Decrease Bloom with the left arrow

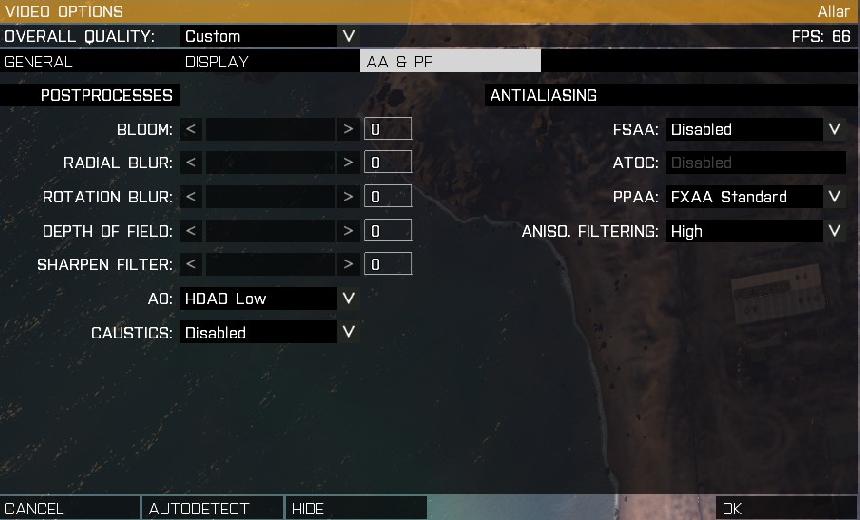(x=191, y=129)
